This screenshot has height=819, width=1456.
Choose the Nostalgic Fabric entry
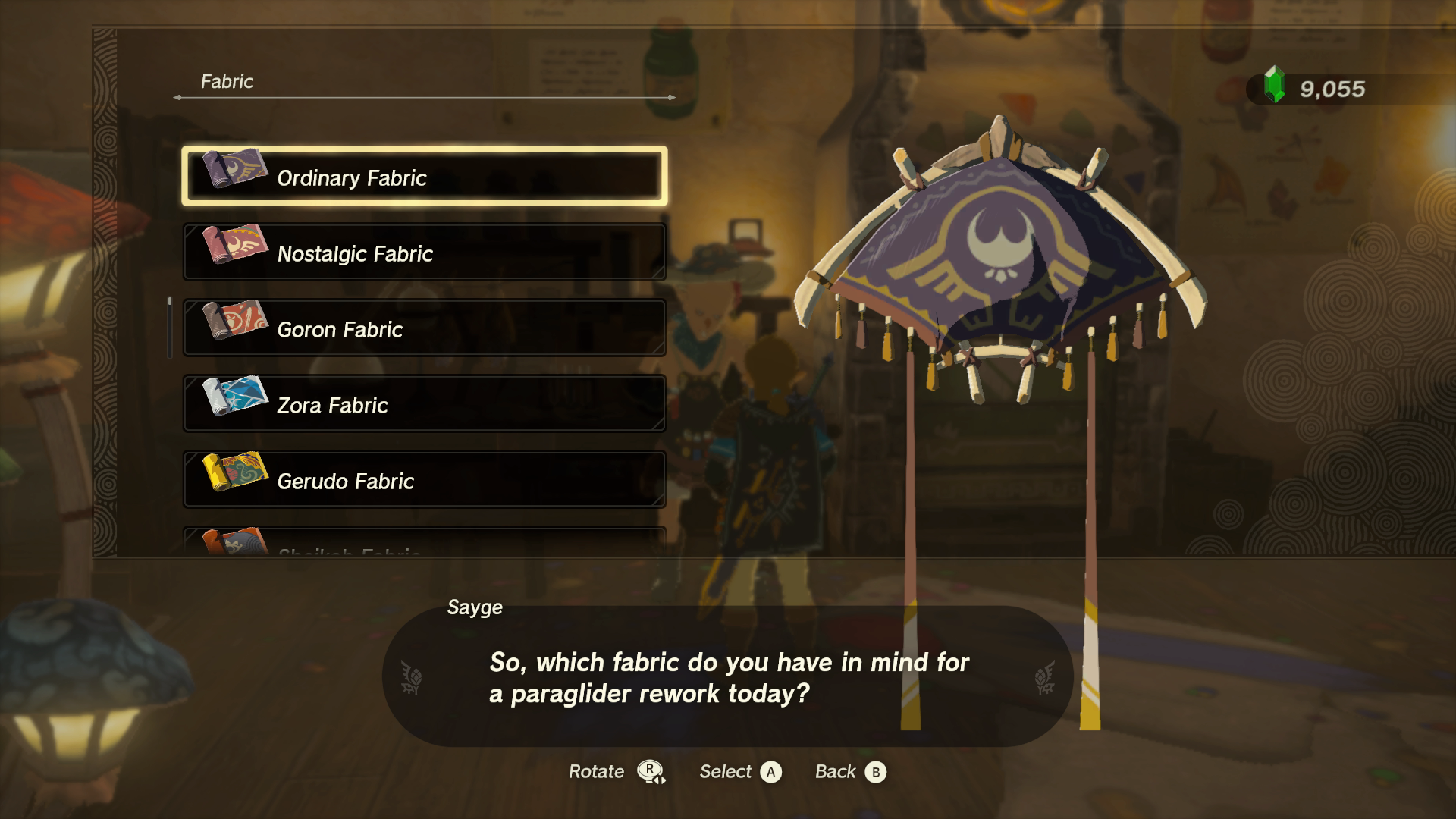point(425,253)
